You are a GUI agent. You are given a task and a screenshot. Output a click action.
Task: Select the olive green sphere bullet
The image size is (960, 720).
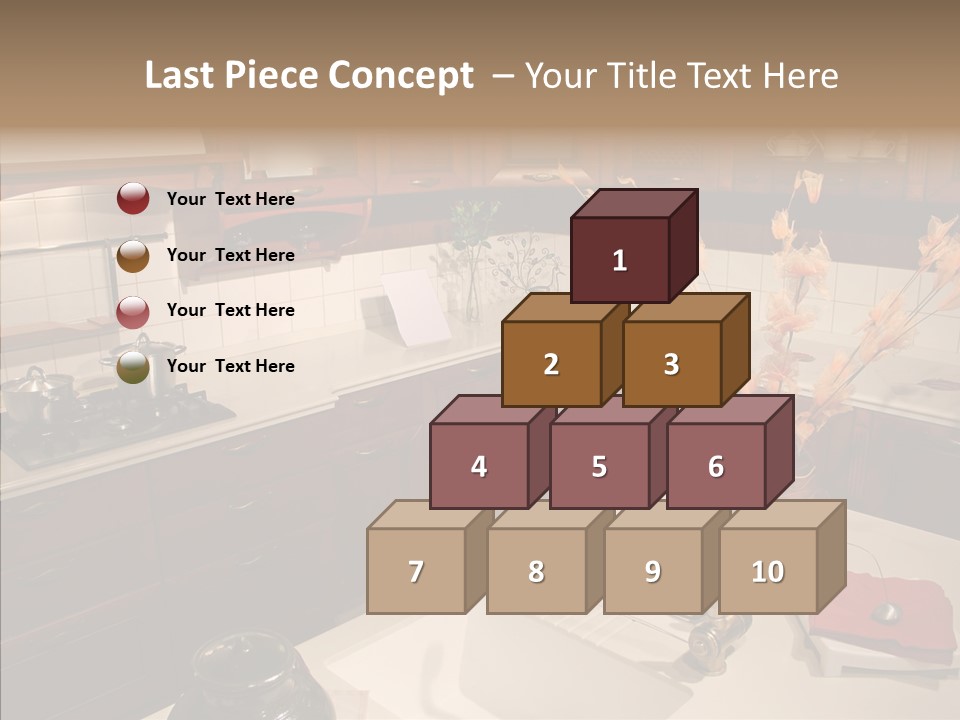point(133,366)
